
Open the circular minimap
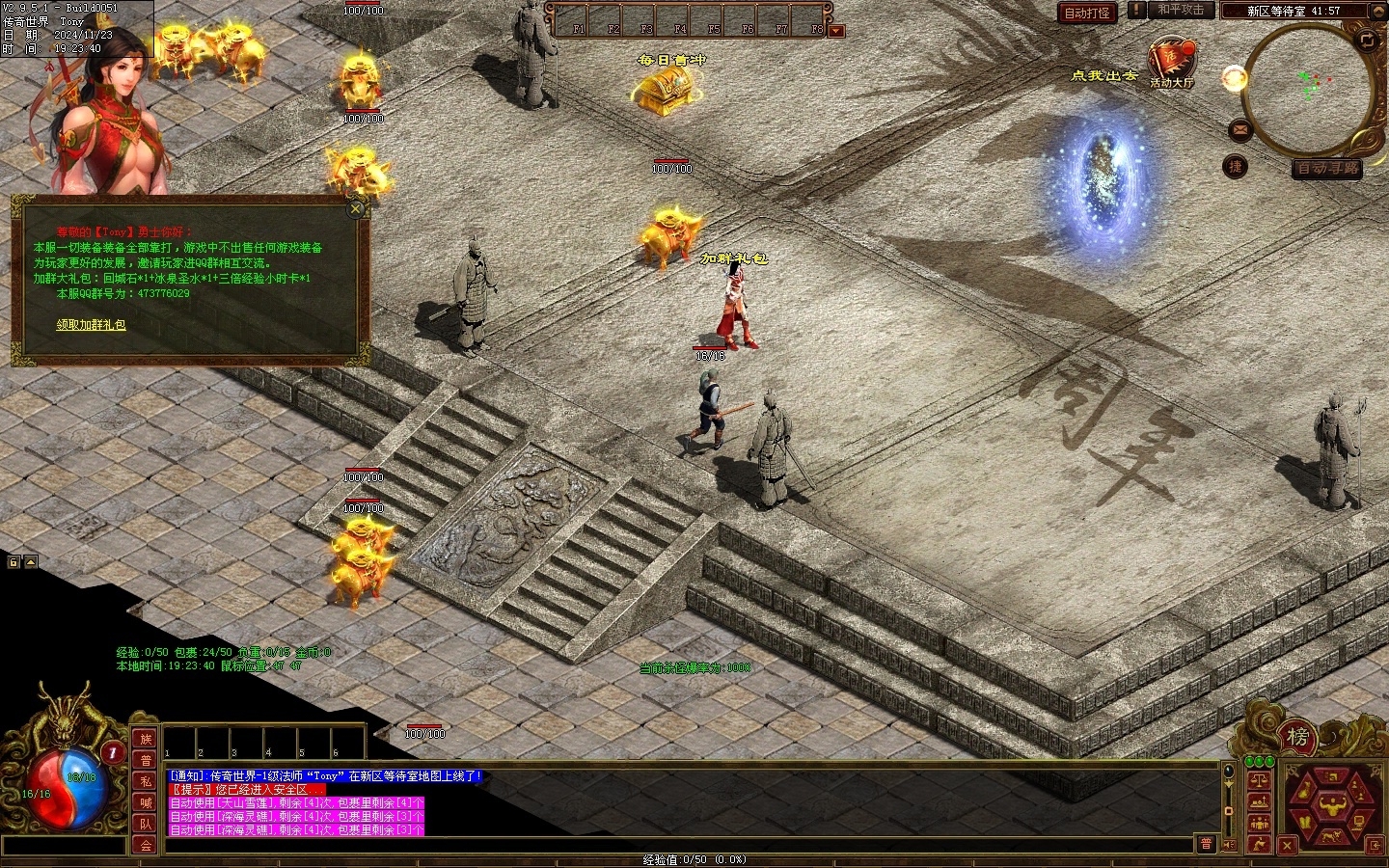[1309, 89]
